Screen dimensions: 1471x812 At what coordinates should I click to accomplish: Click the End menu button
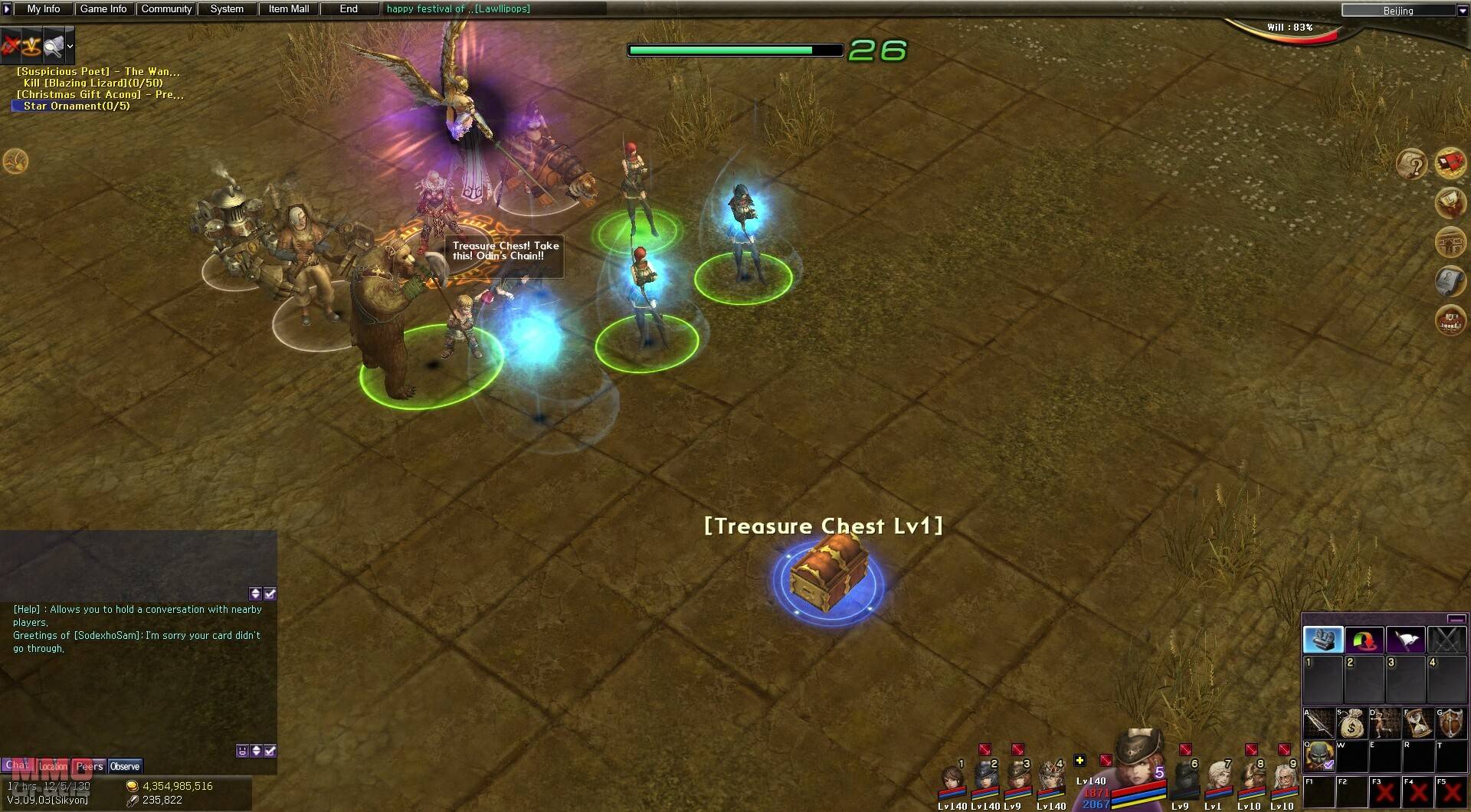[x=349, y=9]
